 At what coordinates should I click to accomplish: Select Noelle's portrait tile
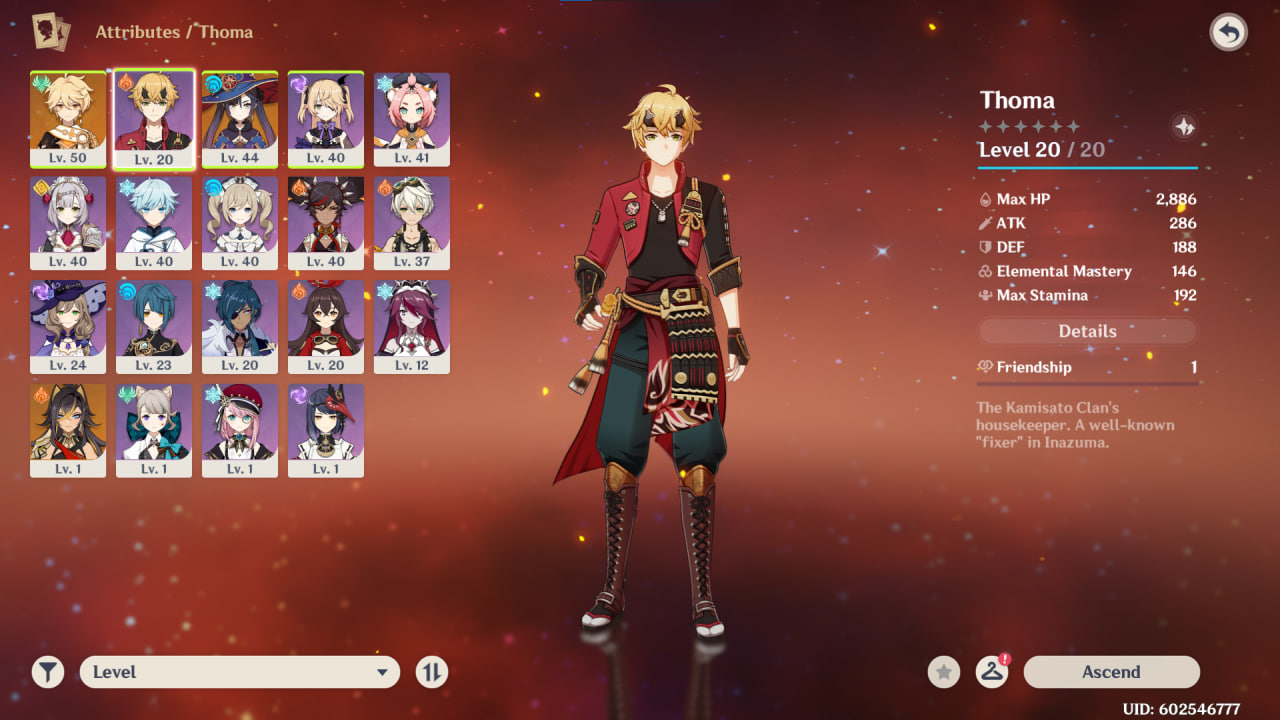coord(68,222)
